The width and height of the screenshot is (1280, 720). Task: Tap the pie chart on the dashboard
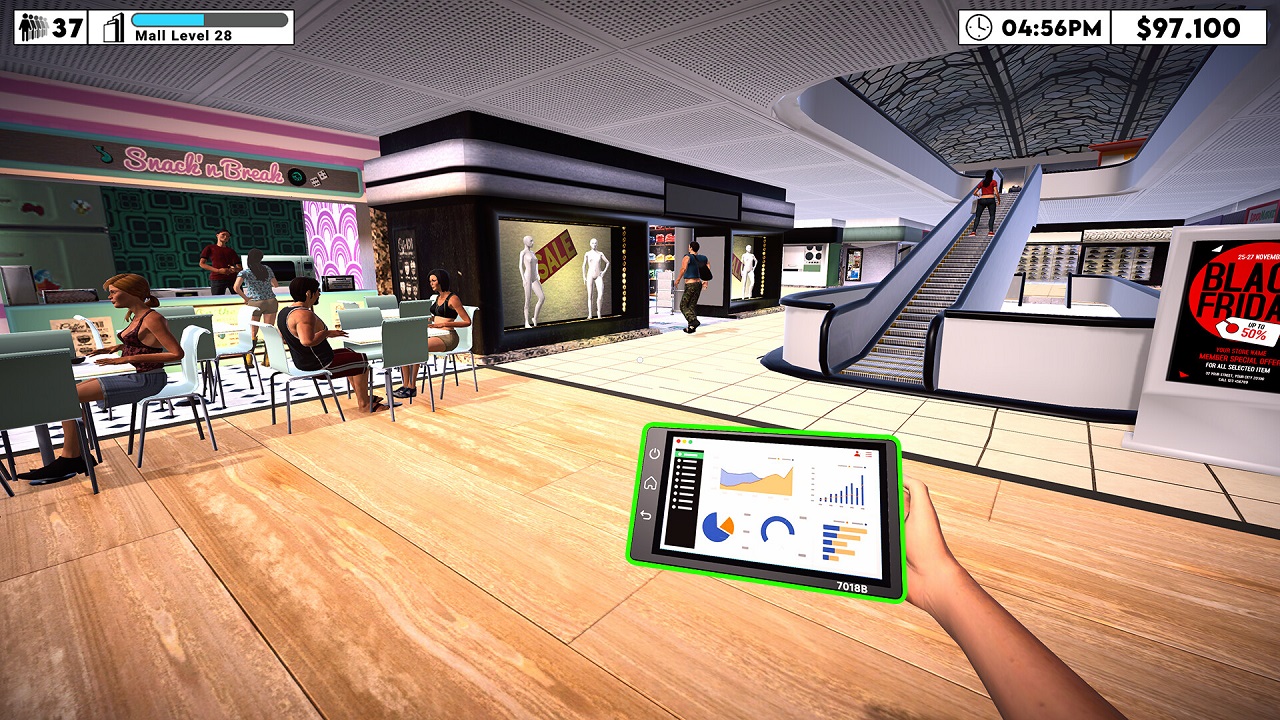pos(717,528)
